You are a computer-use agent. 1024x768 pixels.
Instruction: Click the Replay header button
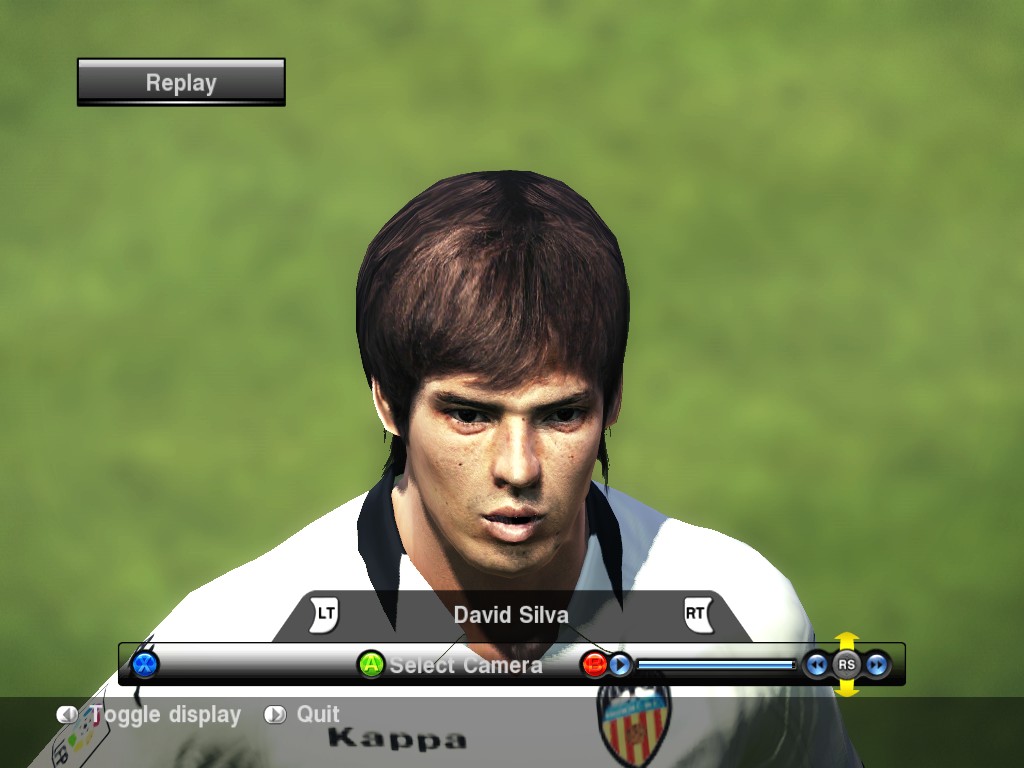[x=181, y=82]
